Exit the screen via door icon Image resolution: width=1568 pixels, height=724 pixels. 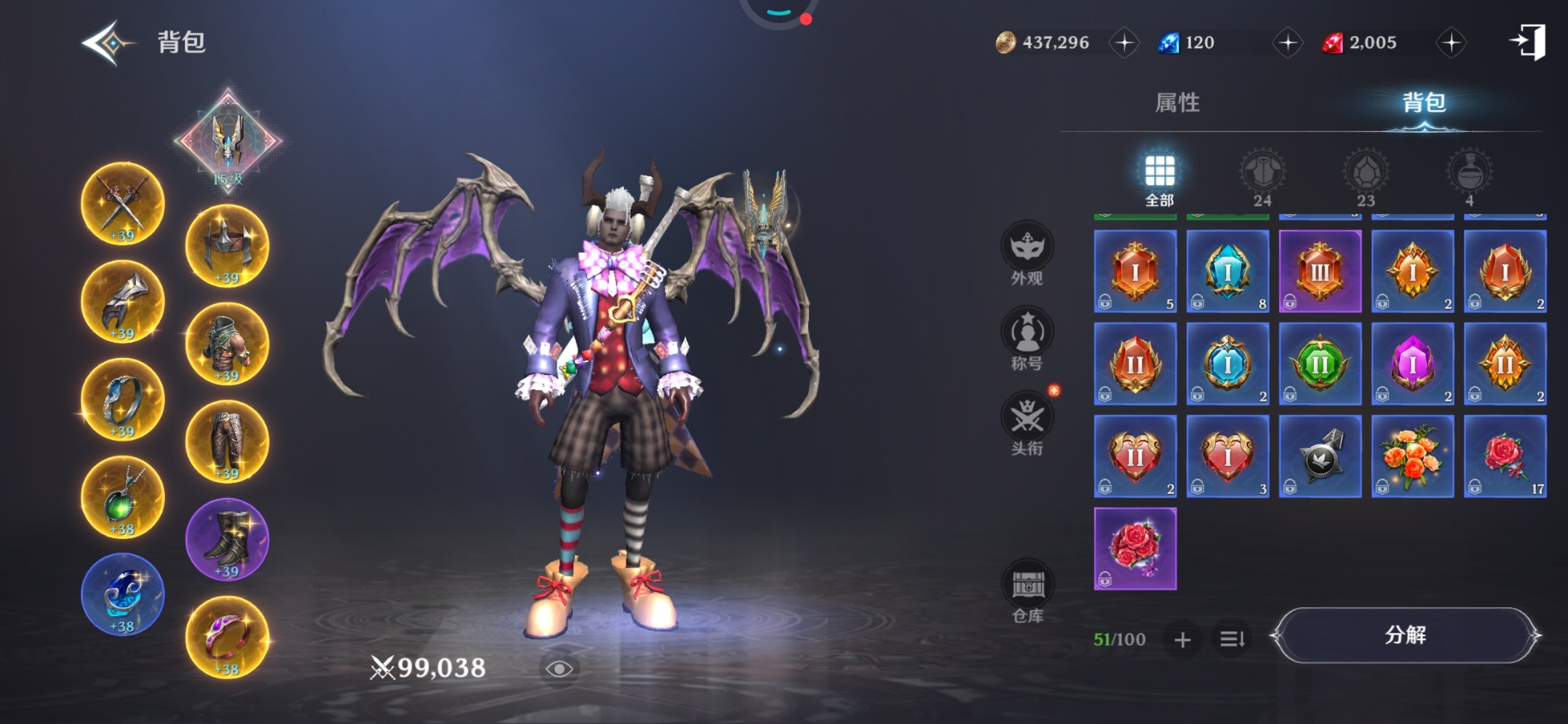[1529, 42]
